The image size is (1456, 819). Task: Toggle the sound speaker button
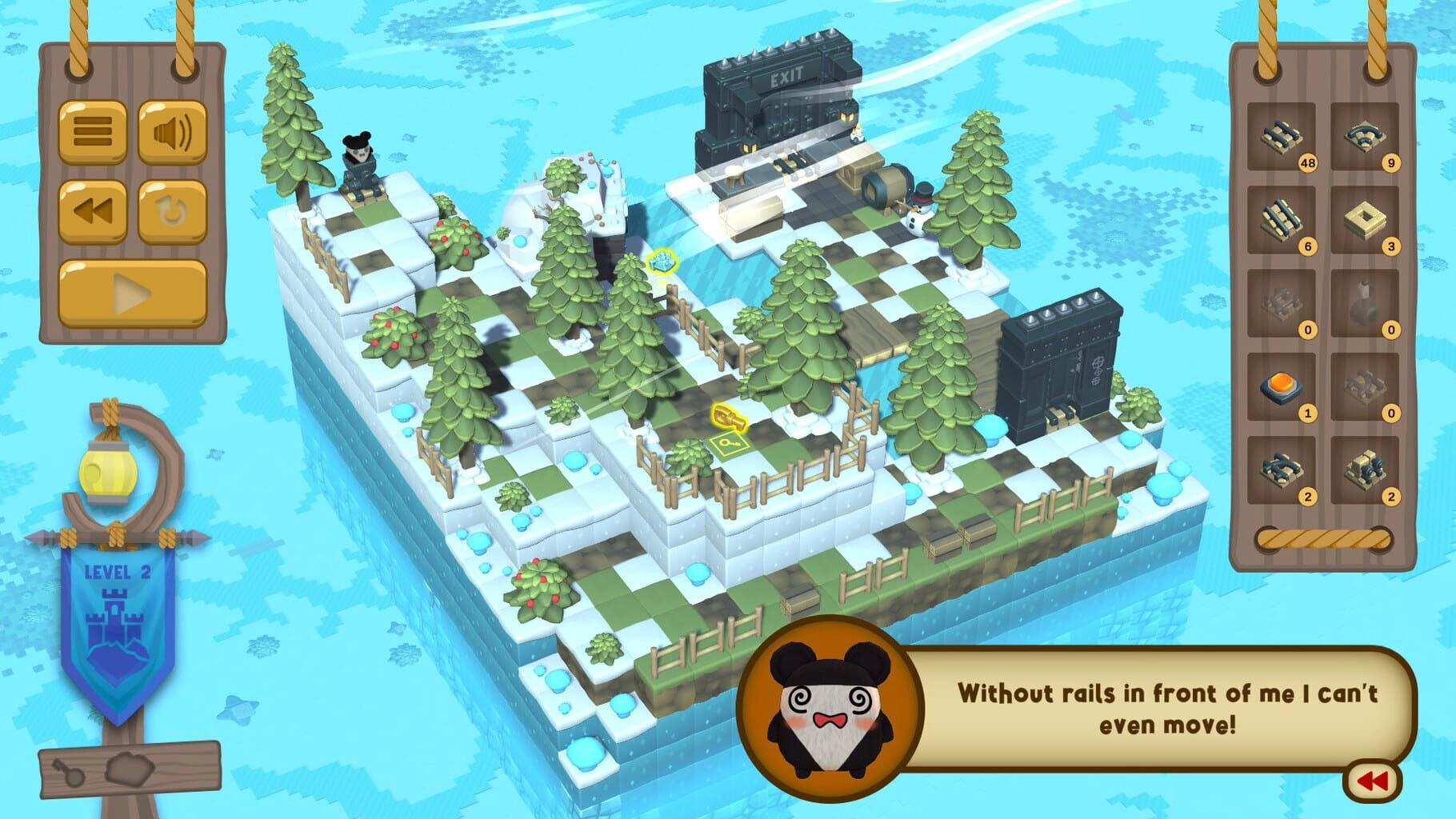click(x=172, y=131)
